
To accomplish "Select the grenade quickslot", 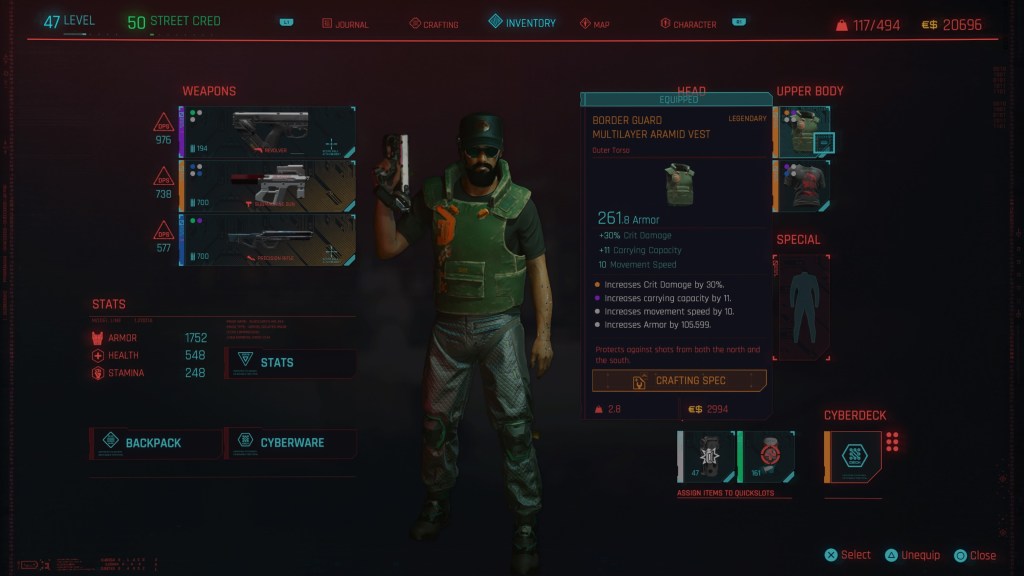I will click(707, 456).
